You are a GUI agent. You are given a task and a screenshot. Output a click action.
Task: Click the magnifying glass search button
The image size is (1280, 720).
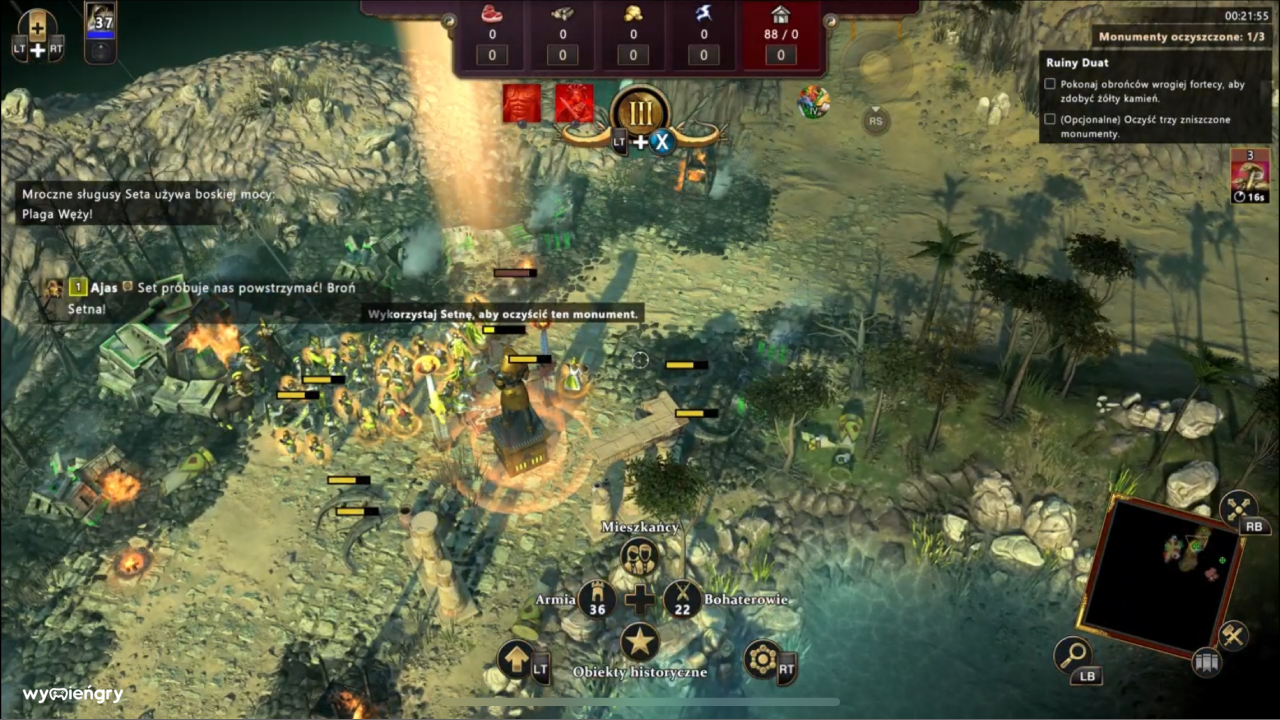[1072, 655]
